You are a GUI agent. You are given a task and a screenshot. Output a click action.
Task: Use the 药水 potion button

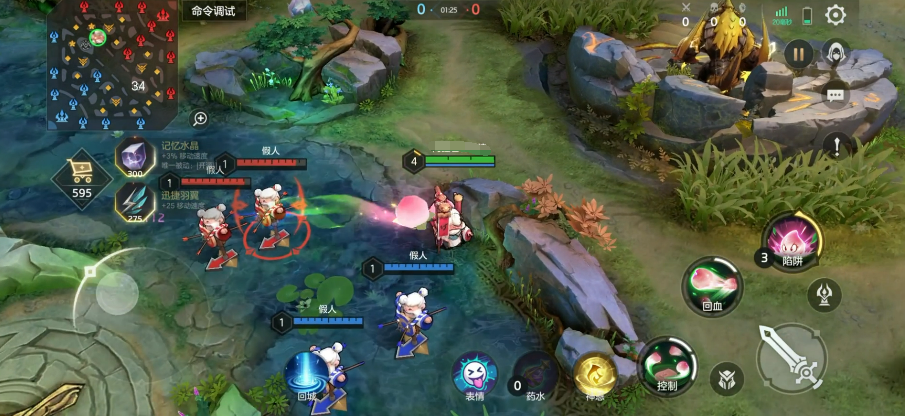point(537,374)
